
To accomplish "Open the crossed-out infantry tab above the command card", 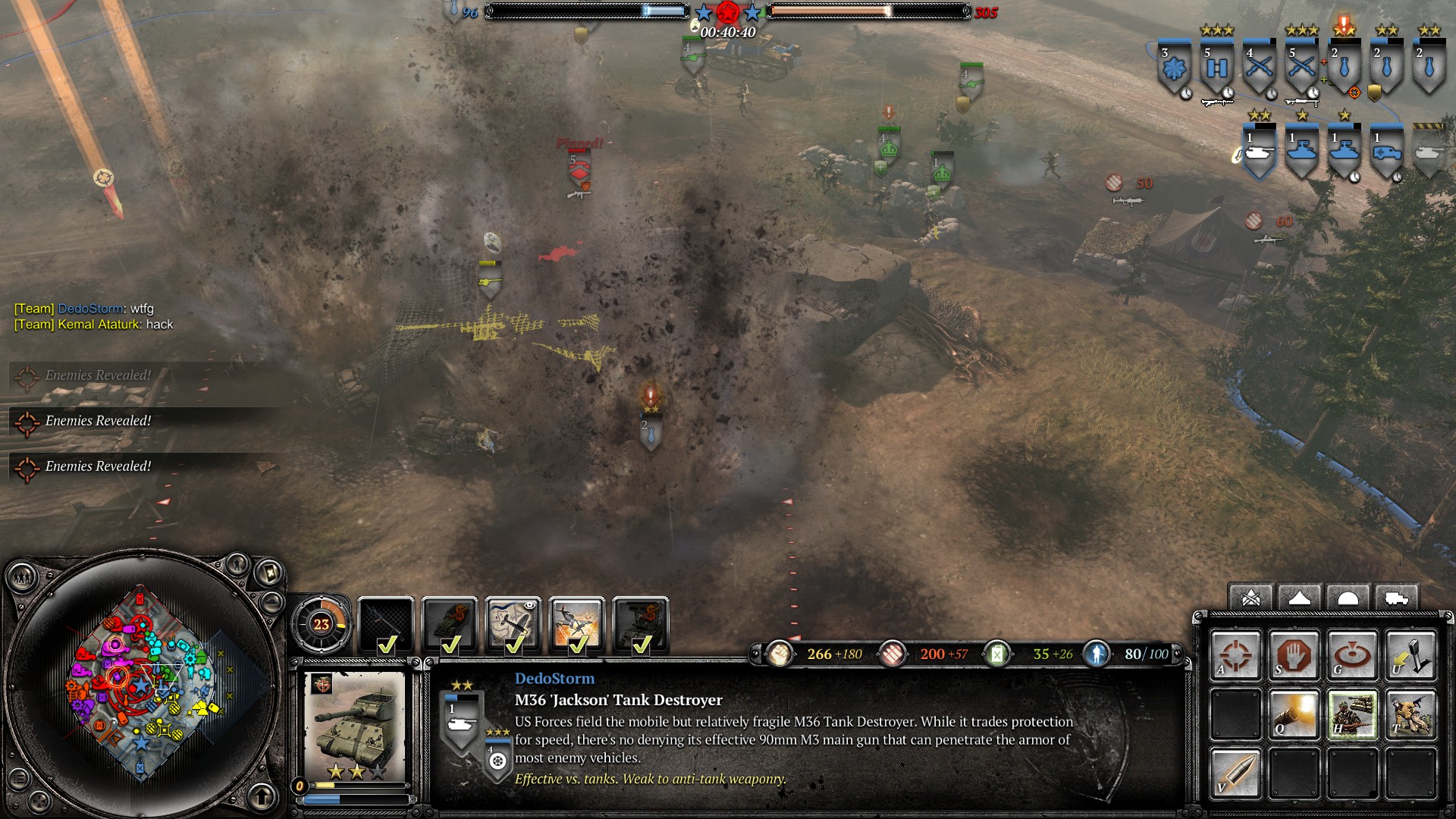I will pyautogui.click(x=1250, y=598).
